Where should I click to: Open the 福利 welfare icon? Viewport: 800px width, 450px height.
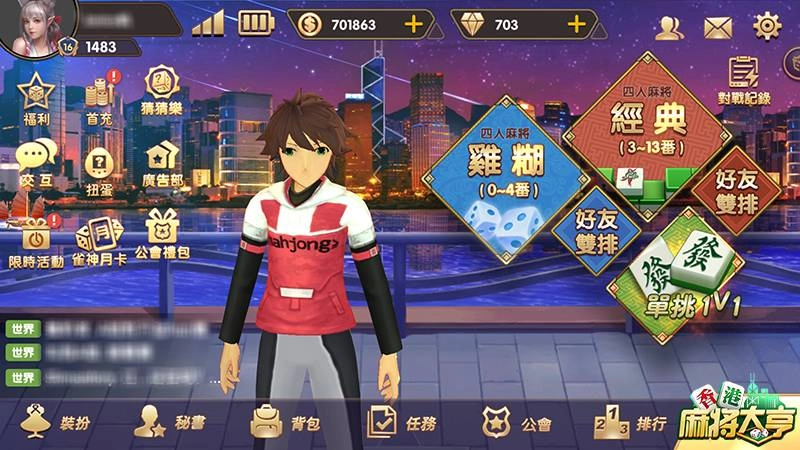point(37,97)
